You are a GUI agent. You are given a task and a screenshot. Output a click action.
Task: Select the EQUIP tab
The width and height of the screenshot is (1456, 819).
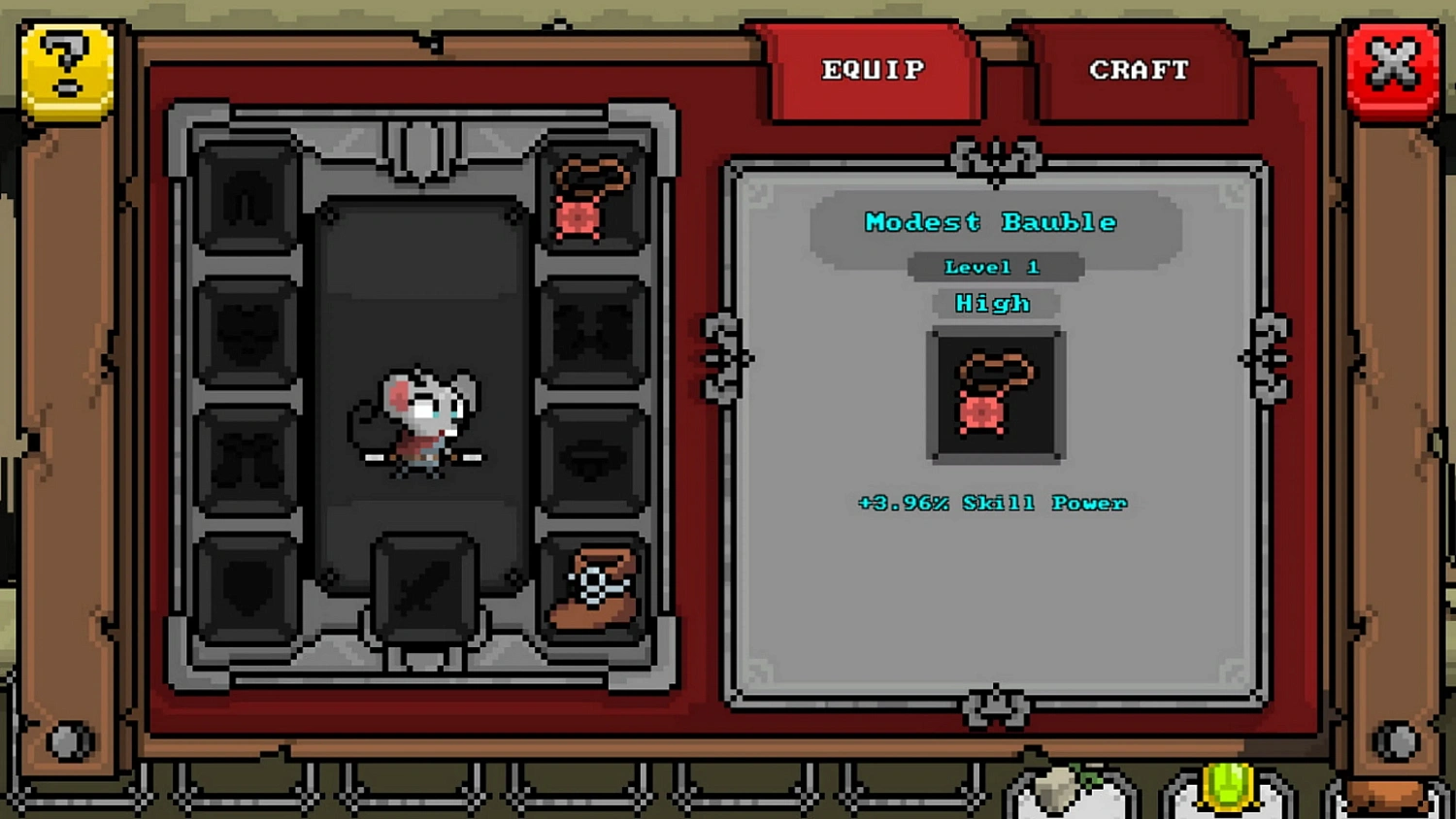tap(873, 70)
